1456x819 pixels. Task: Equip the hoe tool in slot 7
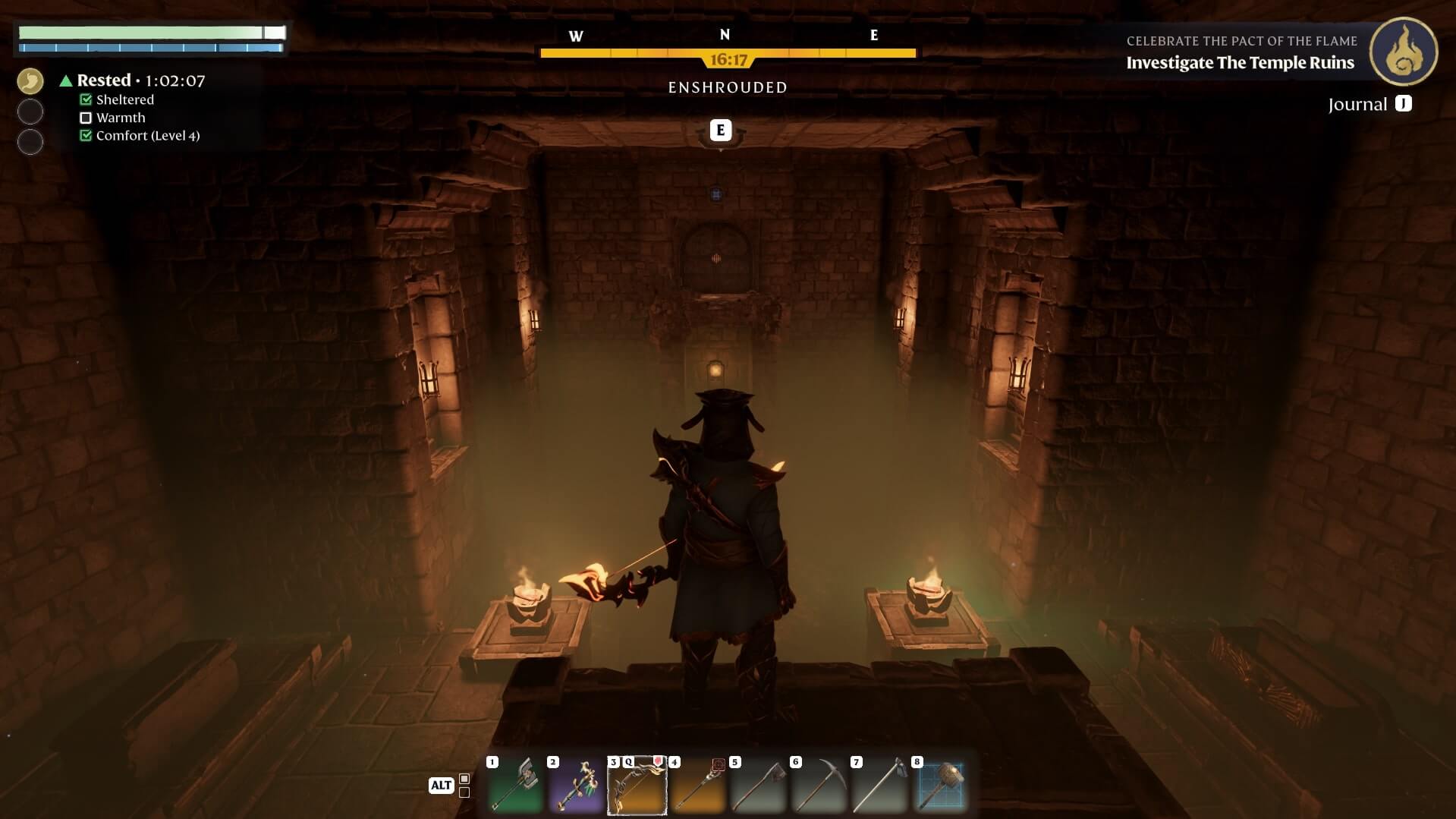point(880,786)
